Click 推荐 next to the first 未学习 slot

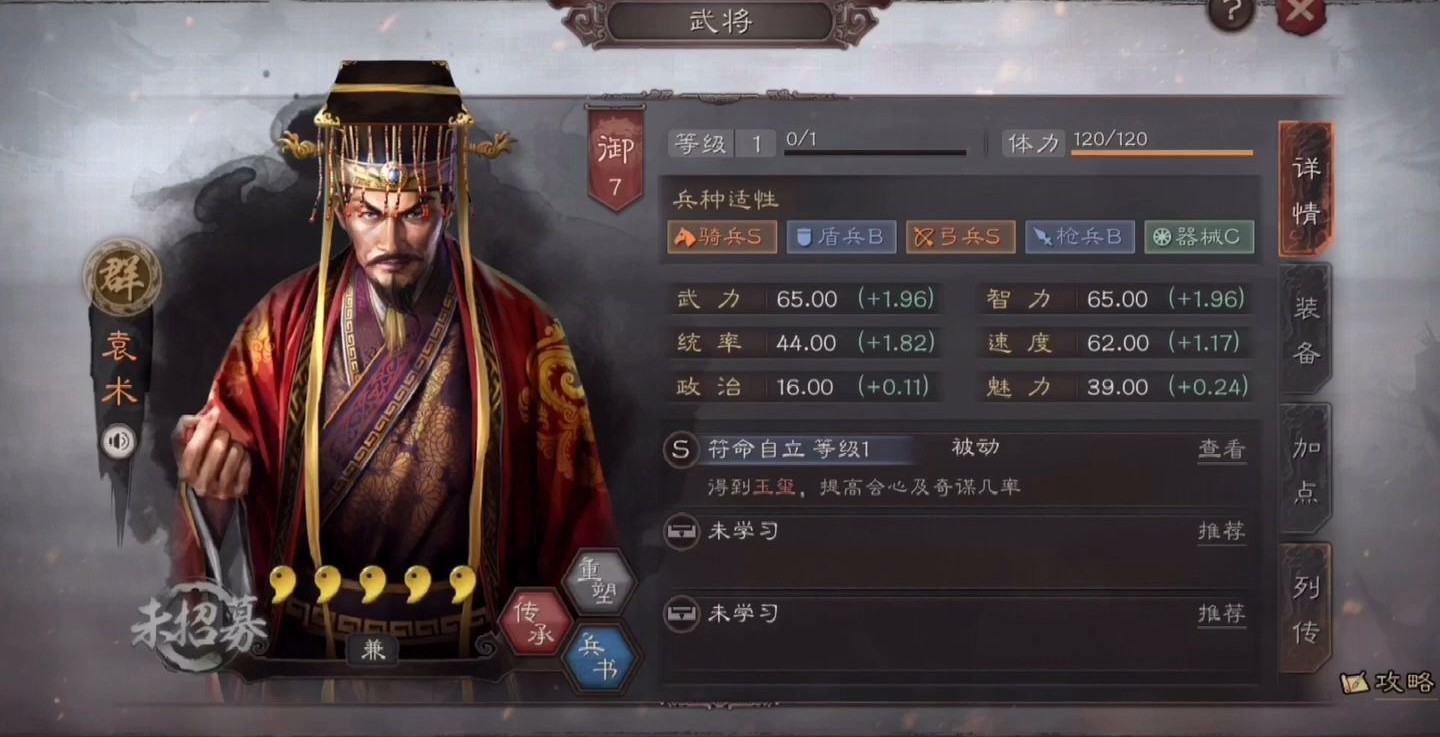point(1222,533)
